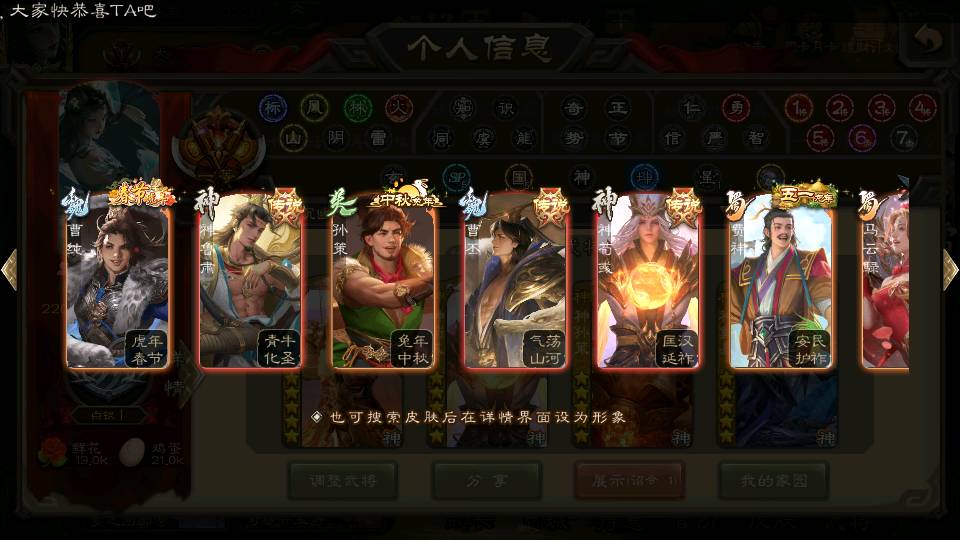Screen dimensions: 960x540
Task: Select the 鲜花 flower icon
Action: point(52,453)
